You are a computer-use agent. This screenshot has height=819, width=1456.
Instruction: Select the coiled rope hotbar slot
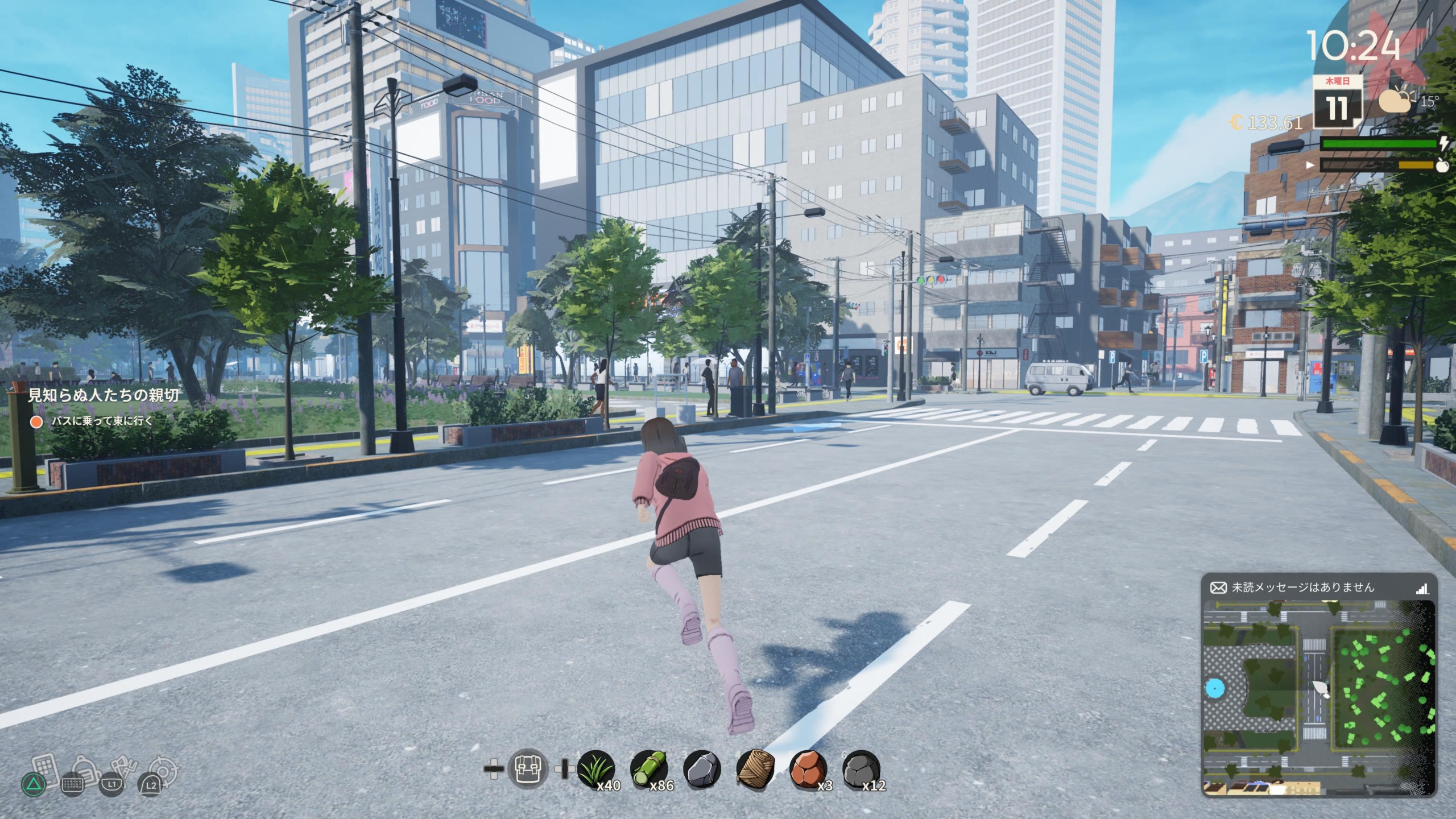point(755,770)
